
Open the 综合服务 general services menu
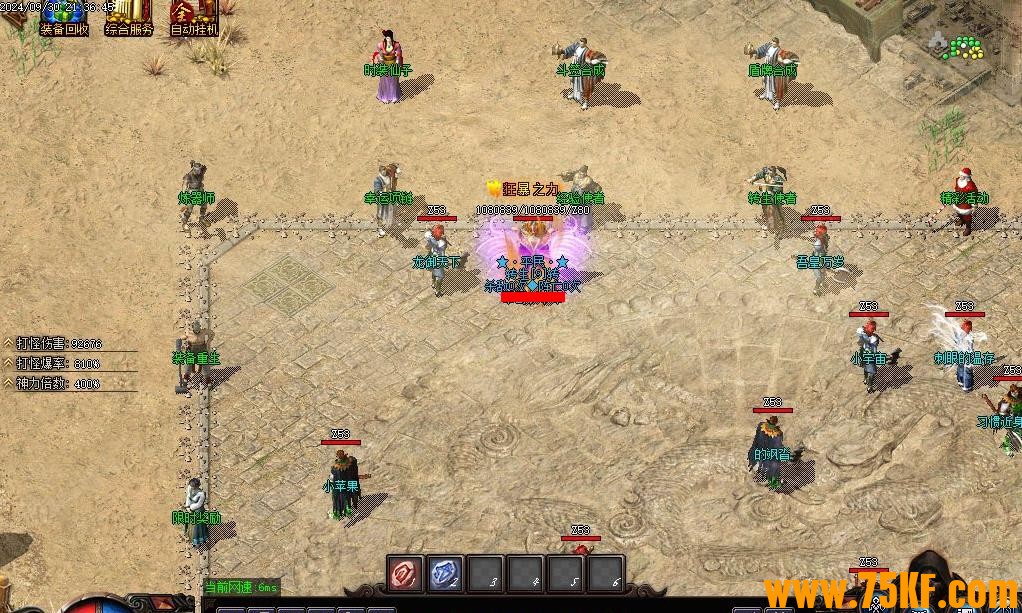[x=129, y=18]
